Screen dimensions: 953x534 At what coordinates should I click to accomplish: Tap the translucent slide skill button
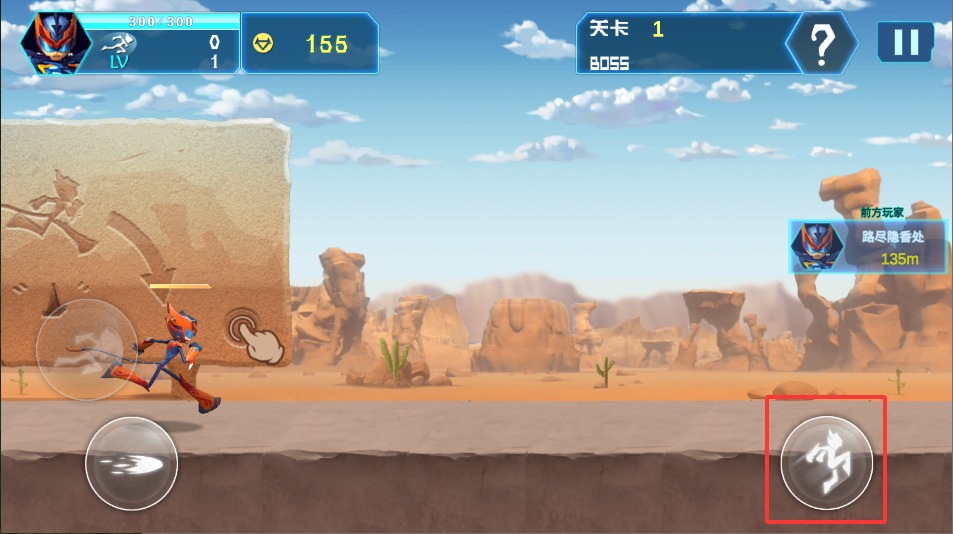click(x=86, y=348)
